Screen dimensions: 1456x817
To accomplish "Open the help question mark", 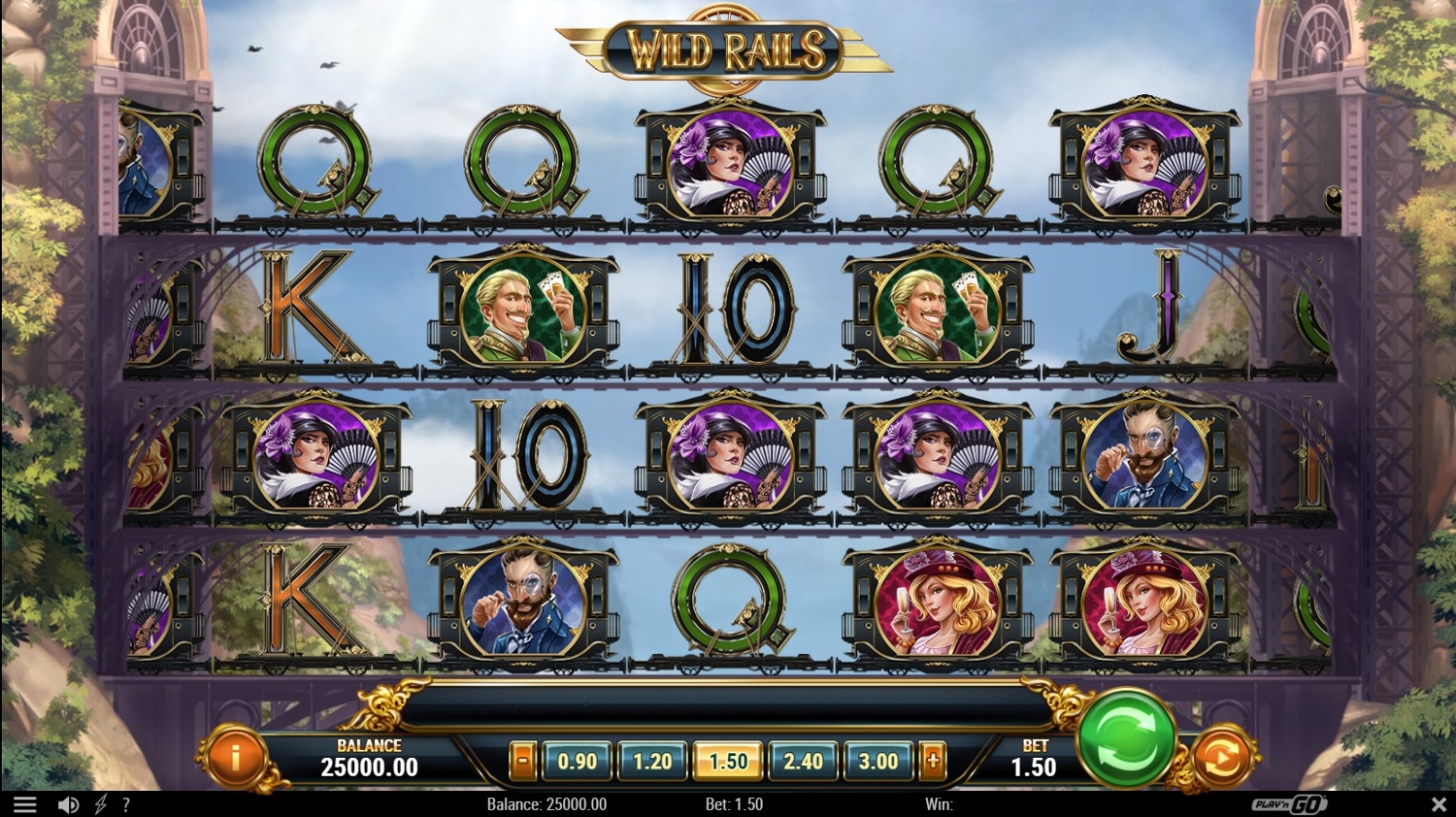I will [126, 804].
